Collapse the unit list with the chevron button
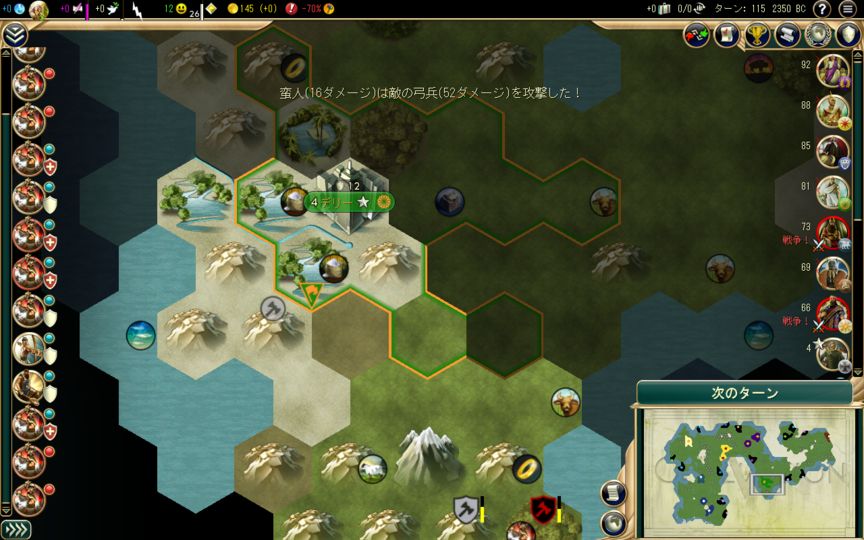Screen dimensions: 864x540 (14, 35)
